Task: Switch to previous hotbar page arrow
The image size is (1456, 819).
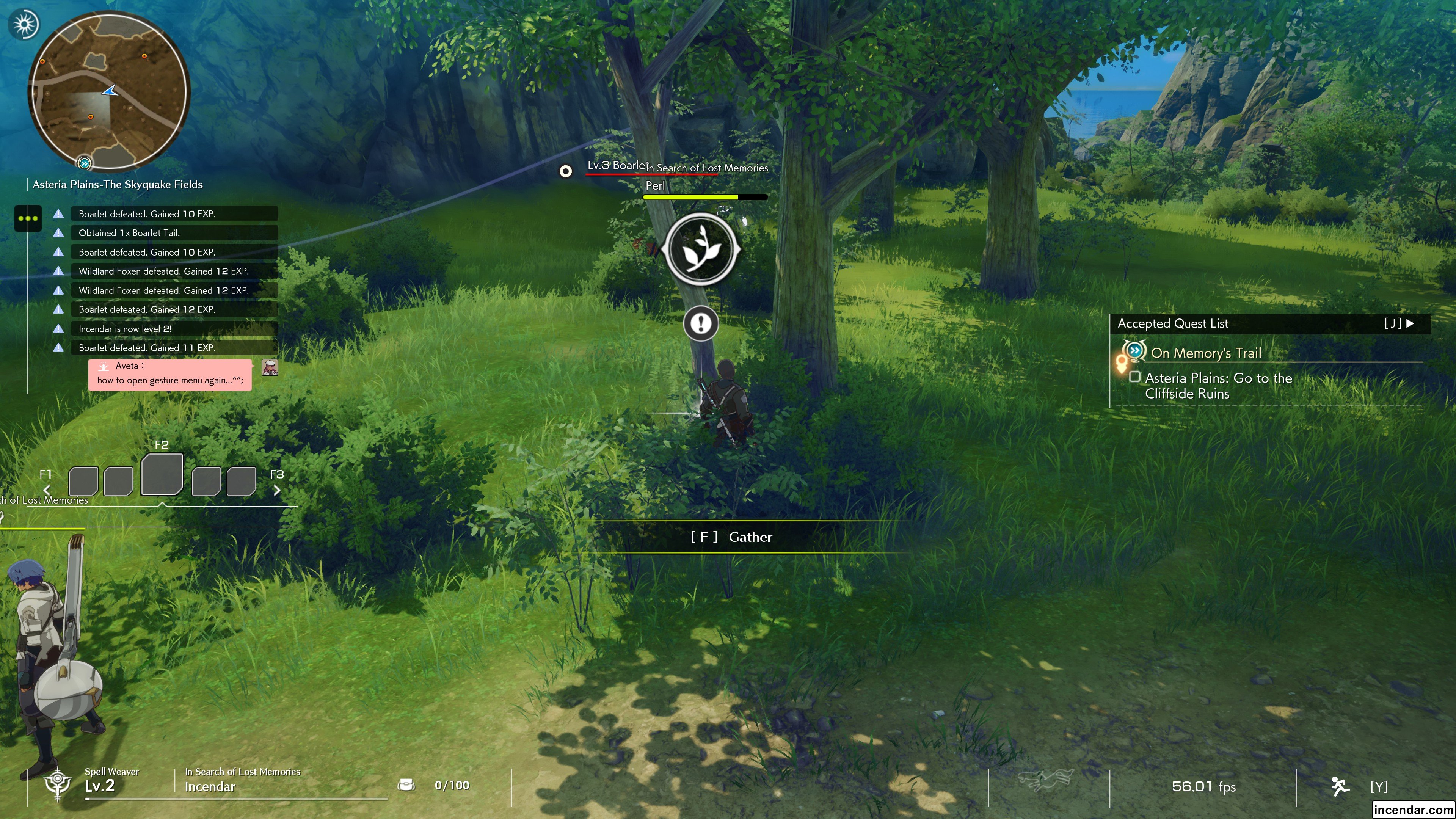Action: 47,490
